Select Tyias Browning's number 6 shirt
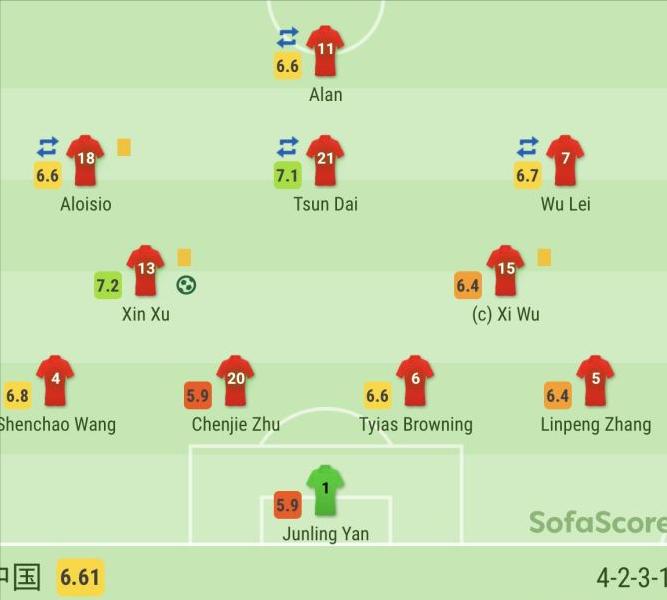Screen dimensions: 667x600 415,382
